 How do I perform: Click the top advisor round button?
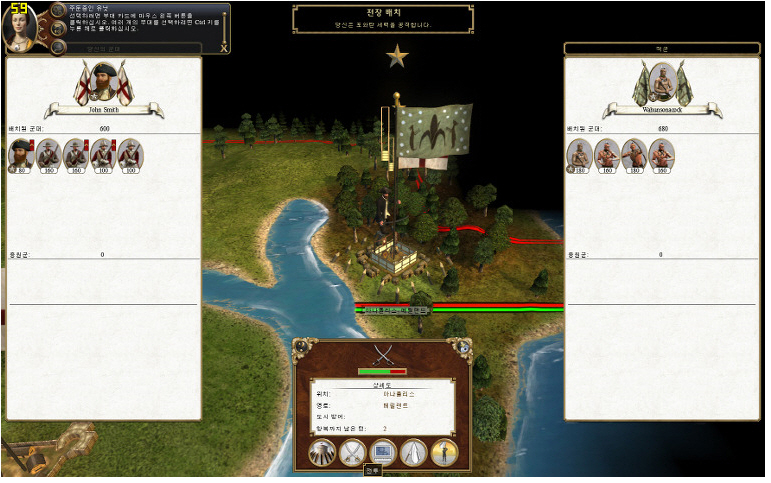coord(58,11)
